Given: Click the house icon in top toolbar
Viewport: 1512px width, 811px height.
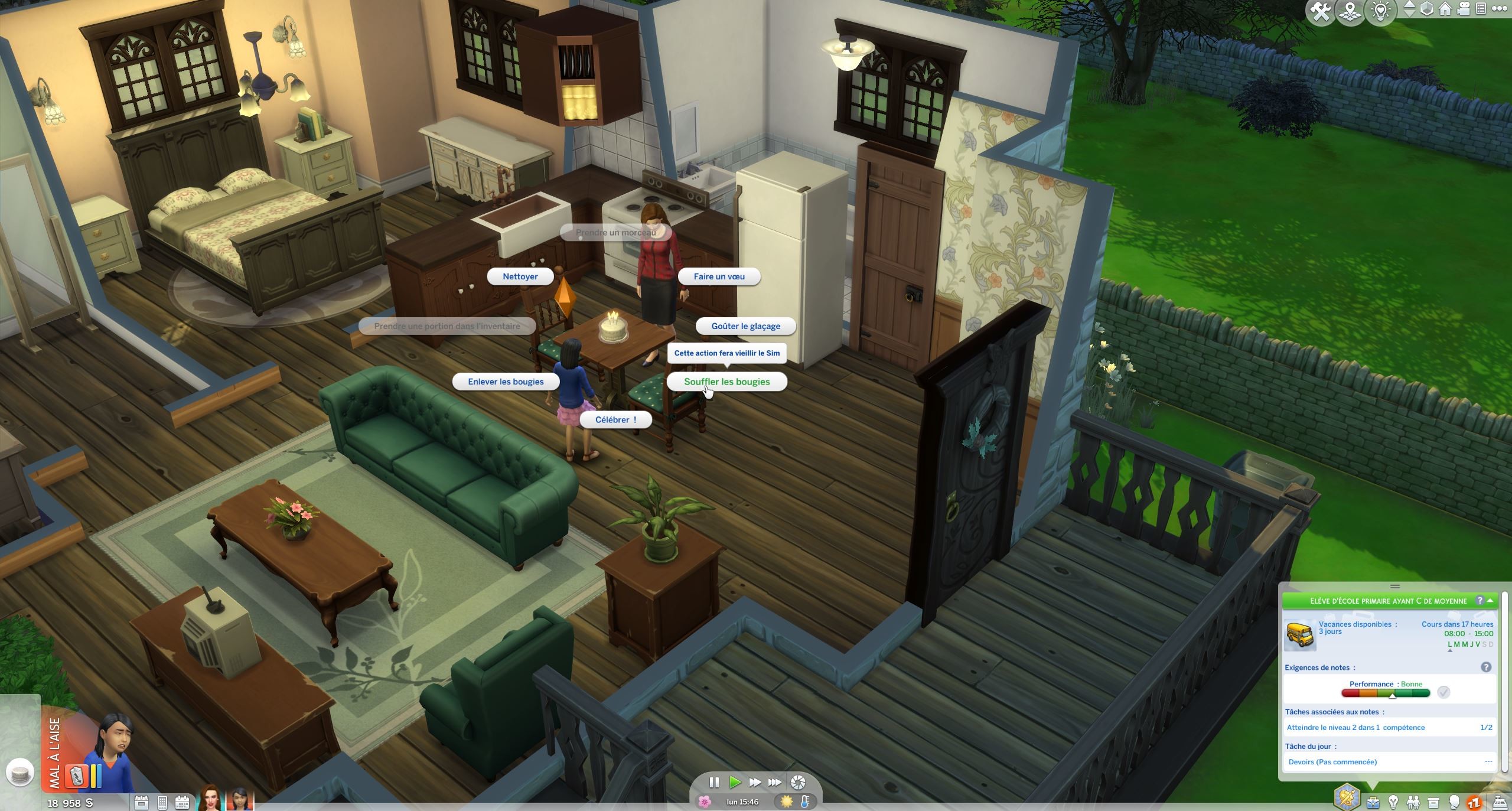Looking at the screenshot, I should (1445, 8).
